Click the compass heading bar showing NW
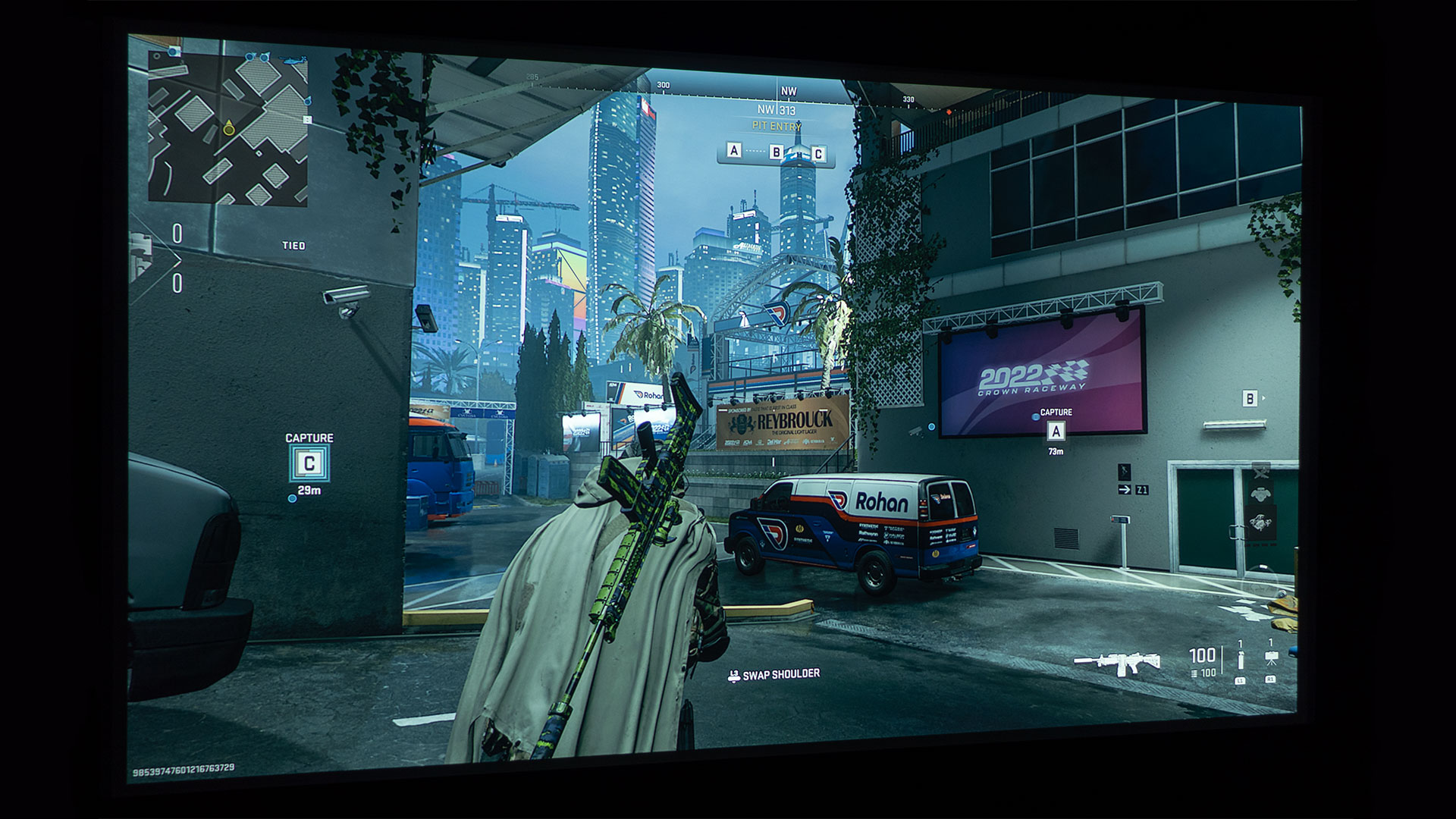This screenshot has width=1456, height=819. [789, 91]
